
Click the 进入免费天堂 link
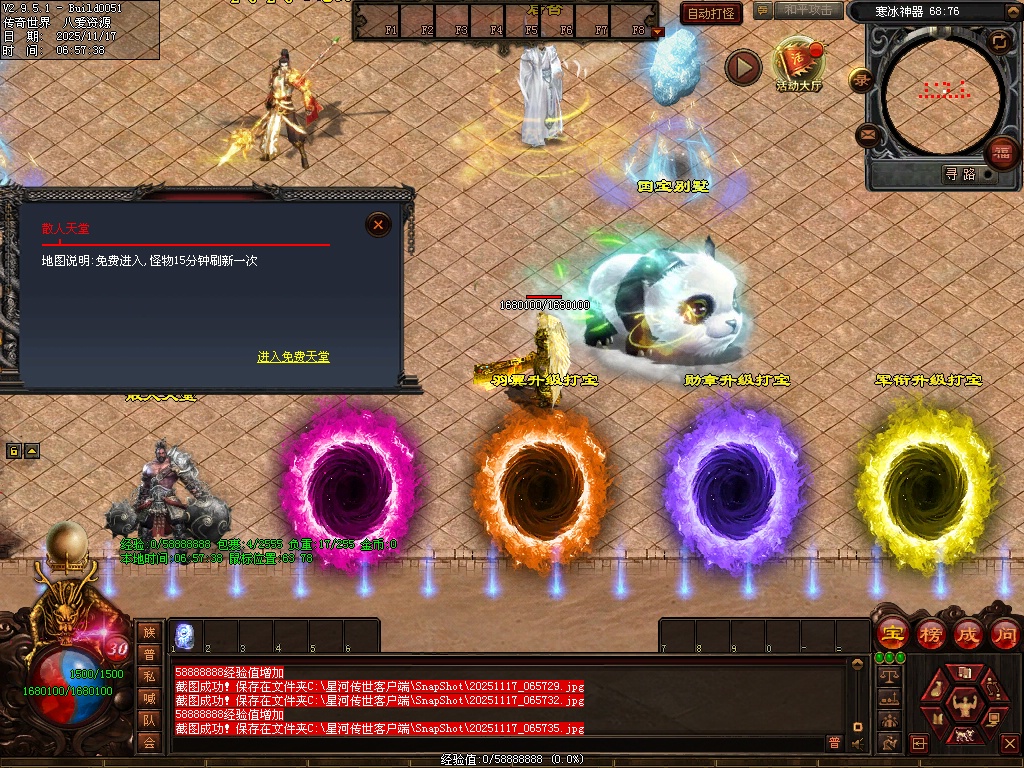click(293, 357)
